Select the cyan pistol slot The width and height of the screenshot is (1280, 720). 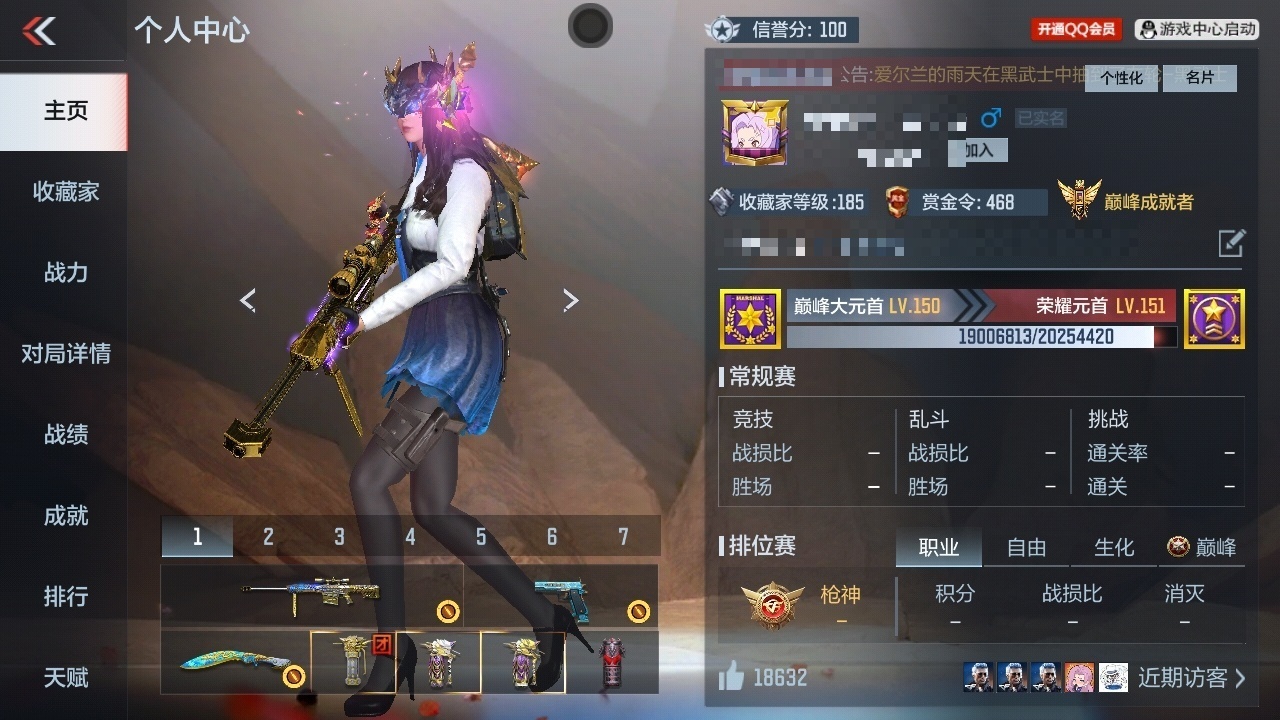(561, 596)
